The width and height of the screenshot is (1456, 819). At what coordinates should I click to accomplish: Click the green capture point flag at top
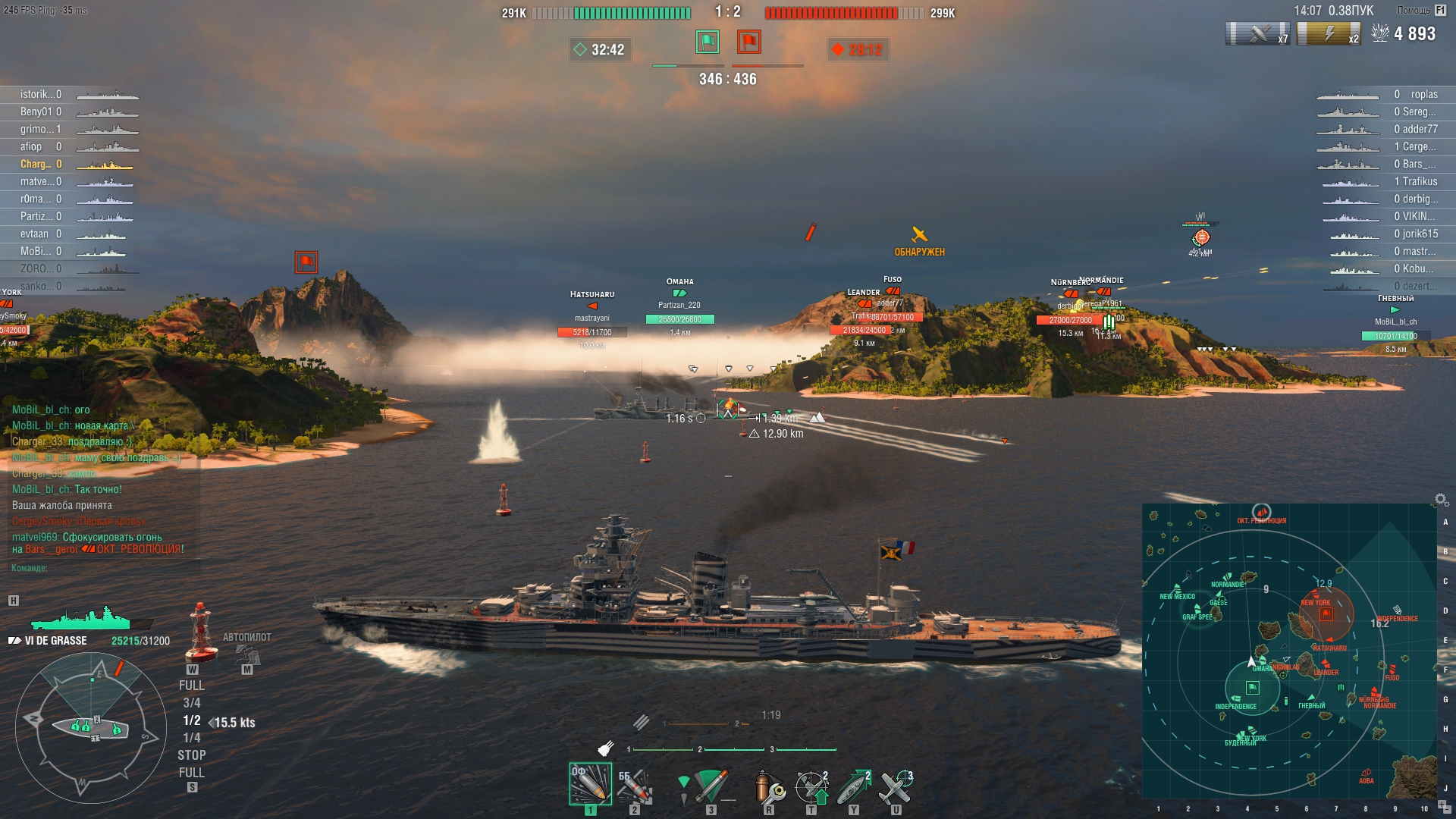707,42
